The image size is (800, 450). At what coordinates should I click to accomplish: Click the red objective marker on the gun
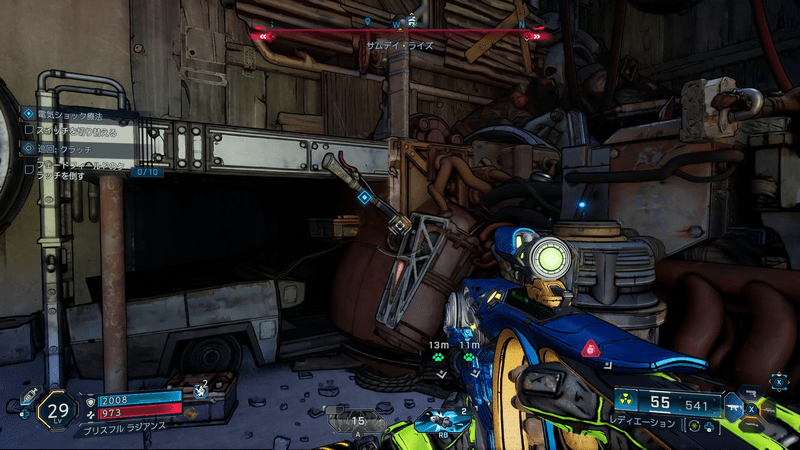(591, 349)
